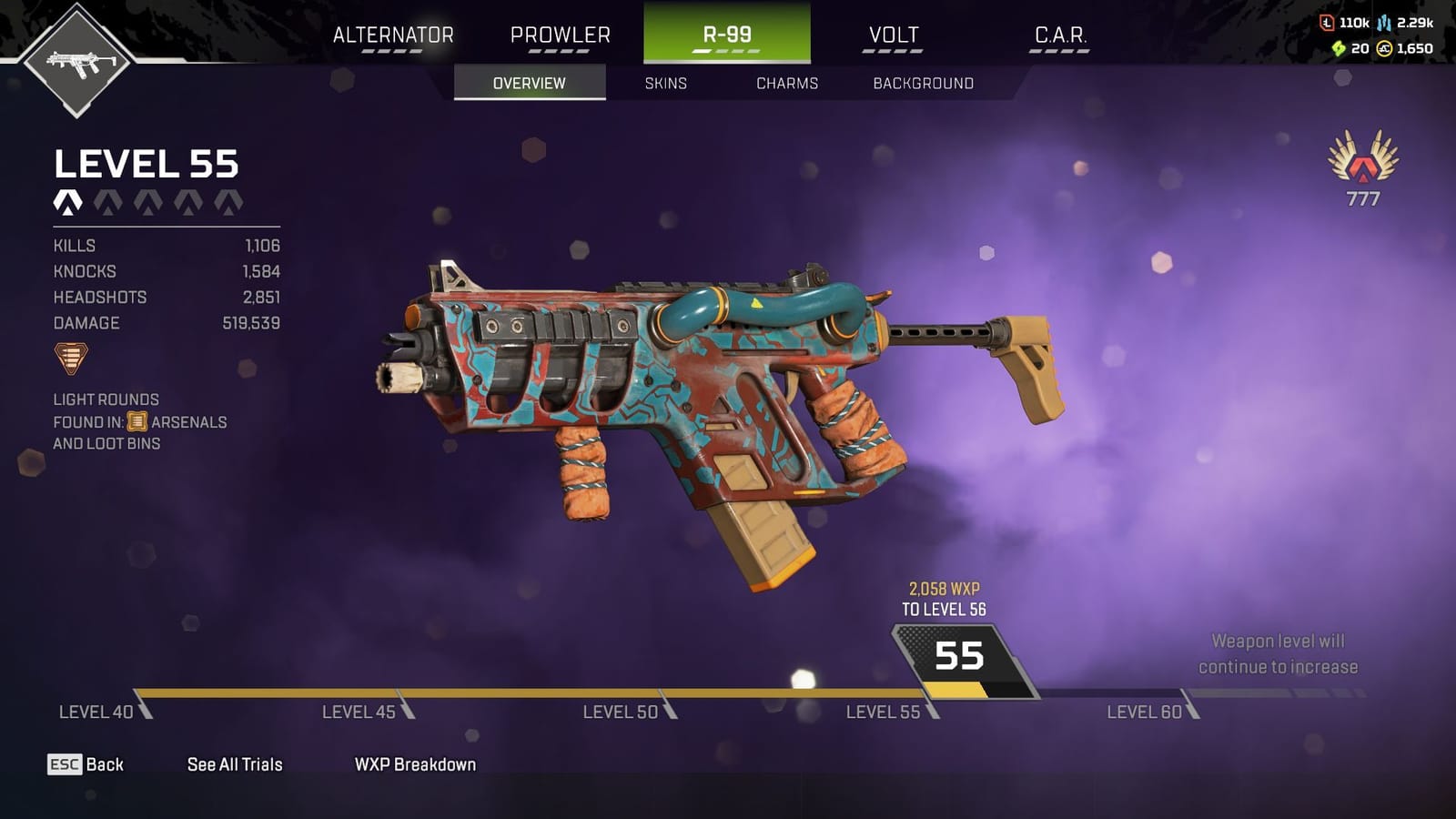This screenshot has height=819, width=1456.
Task: Open the SKINS tab
Action: [x=664, y=83]
